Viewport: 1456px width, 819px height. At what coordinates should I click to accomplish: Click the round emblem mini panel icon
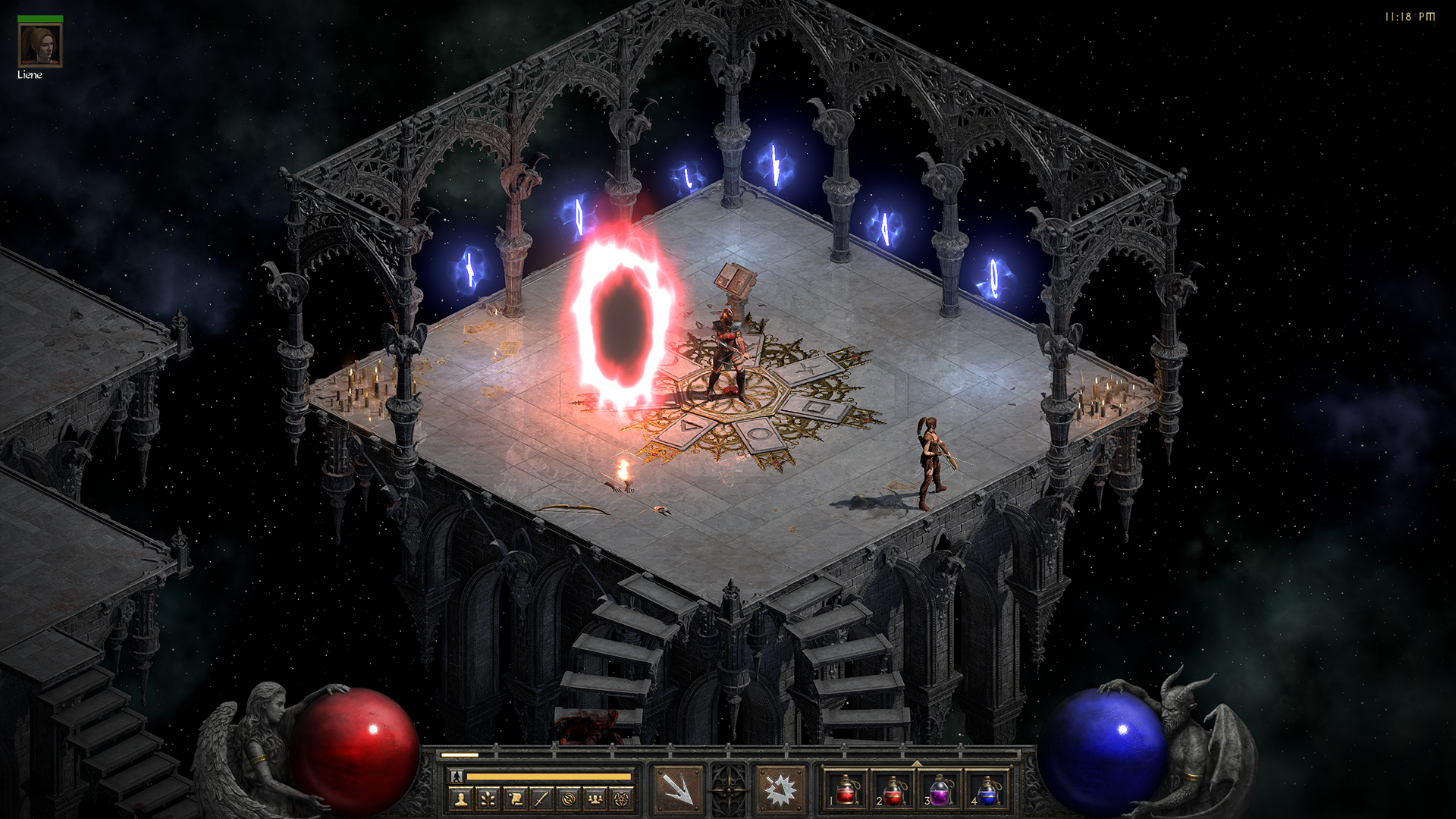pos(568,799)
